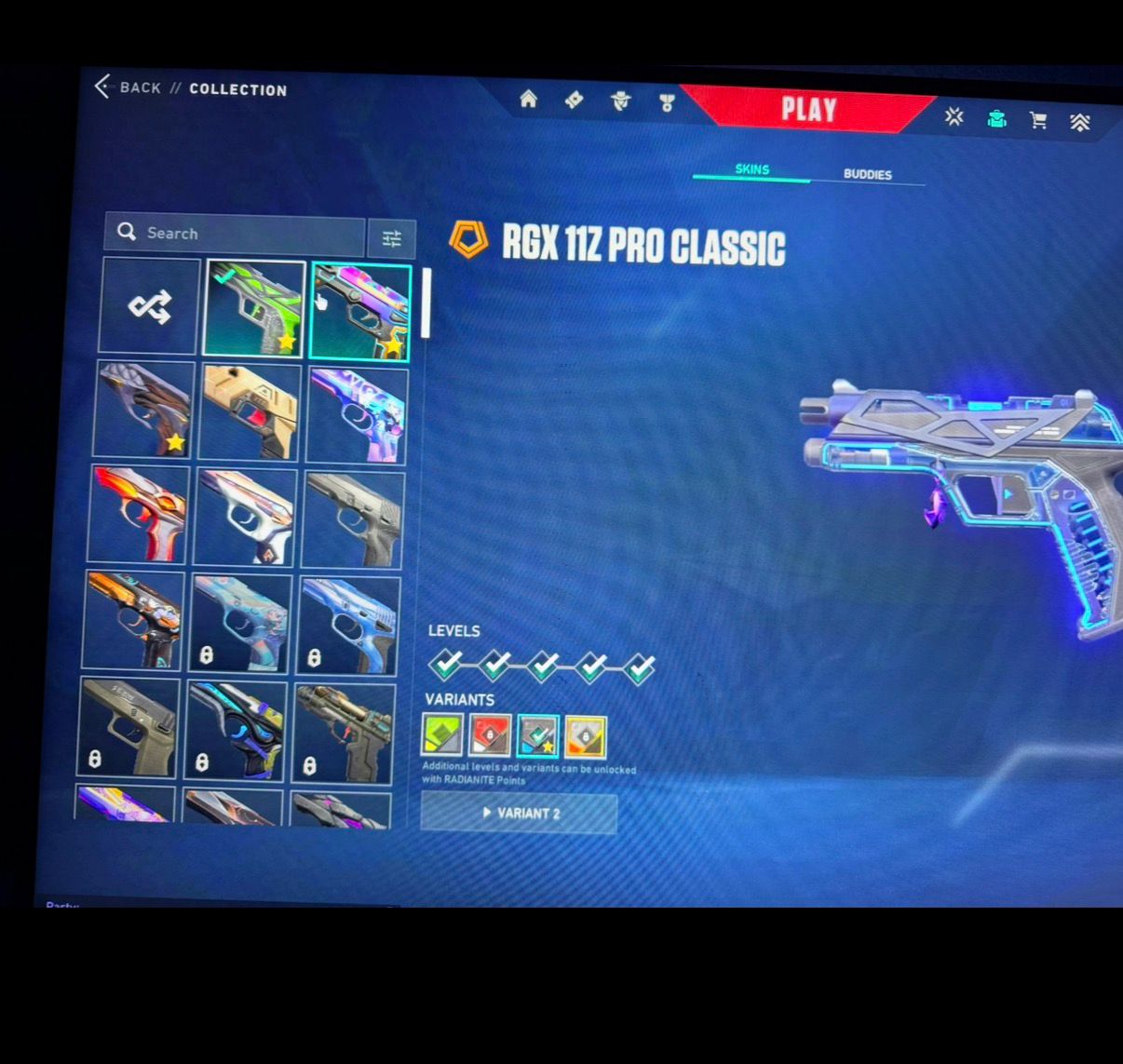
Task: Pick the blue variant swatch
Action: 537,736
